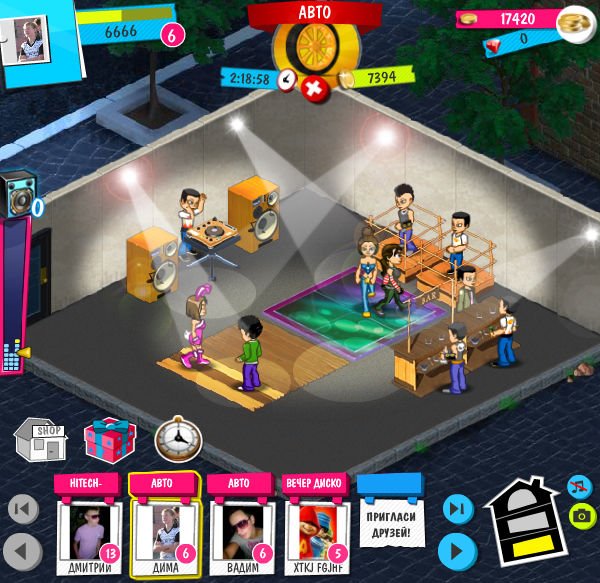Select friend card ДИМА
The image size is (600, 583).
point(164,529)
